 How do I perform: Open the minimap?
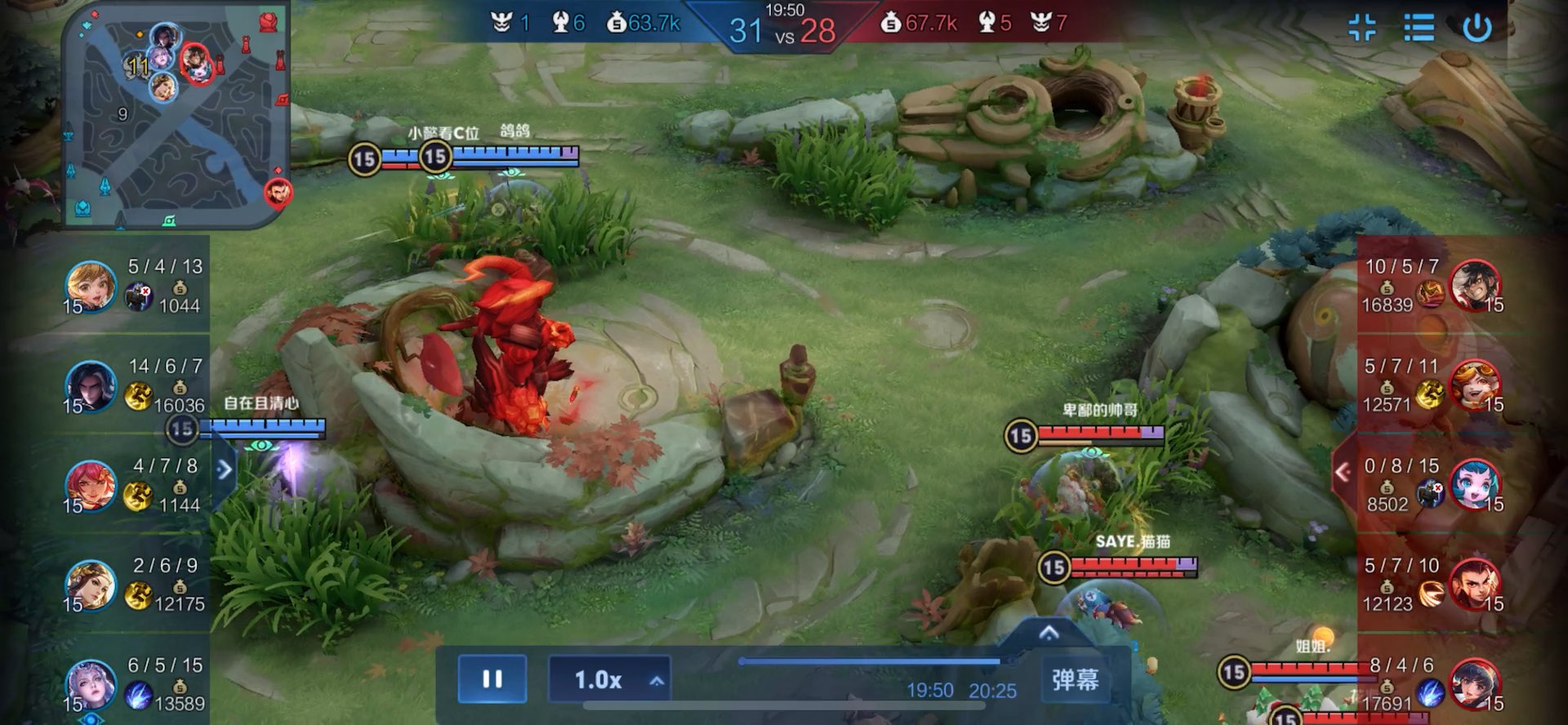coord(176,114)
